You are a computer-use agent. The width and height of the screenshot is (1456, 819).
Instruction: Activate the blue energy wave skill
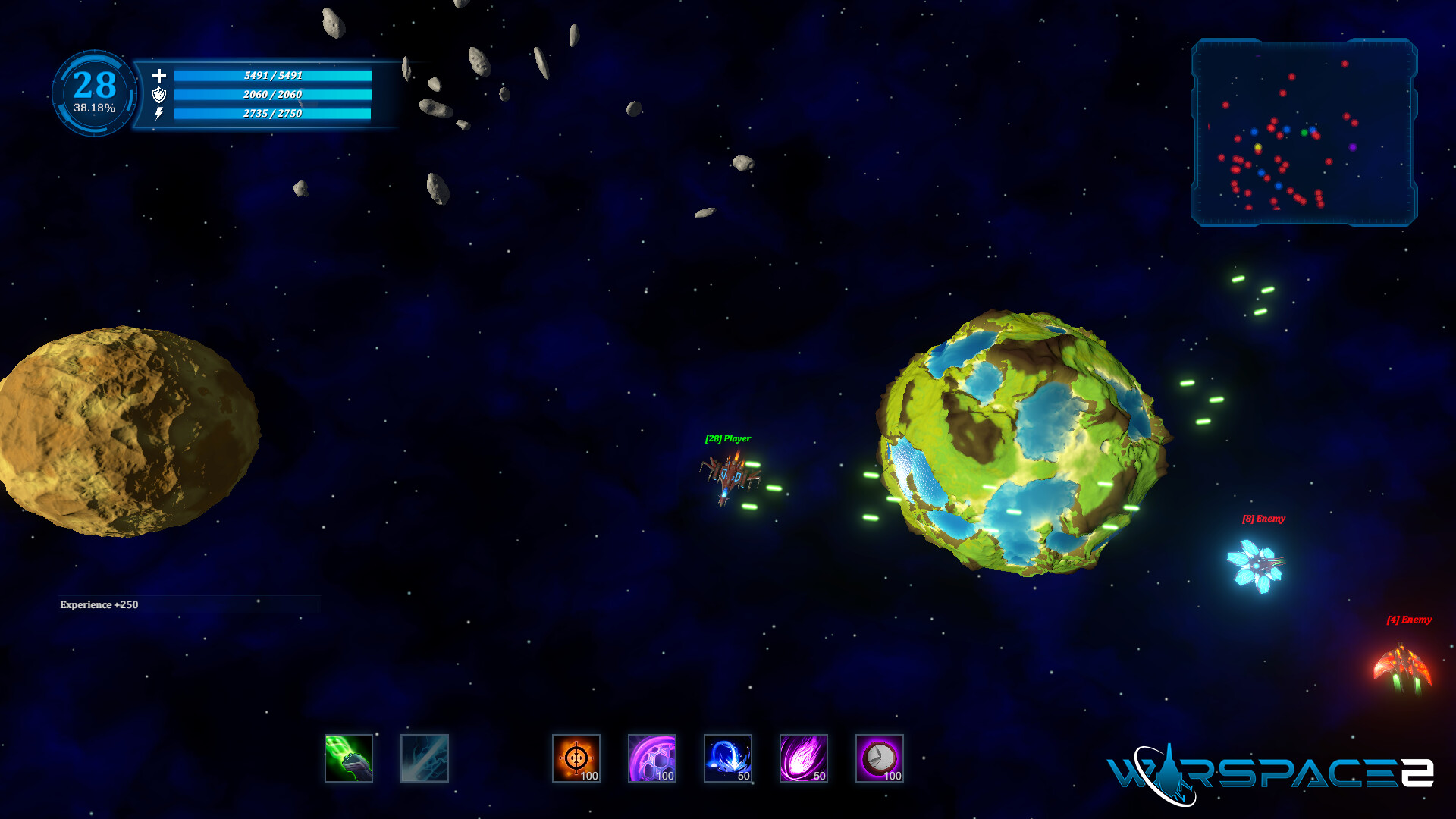pos(729,758)
